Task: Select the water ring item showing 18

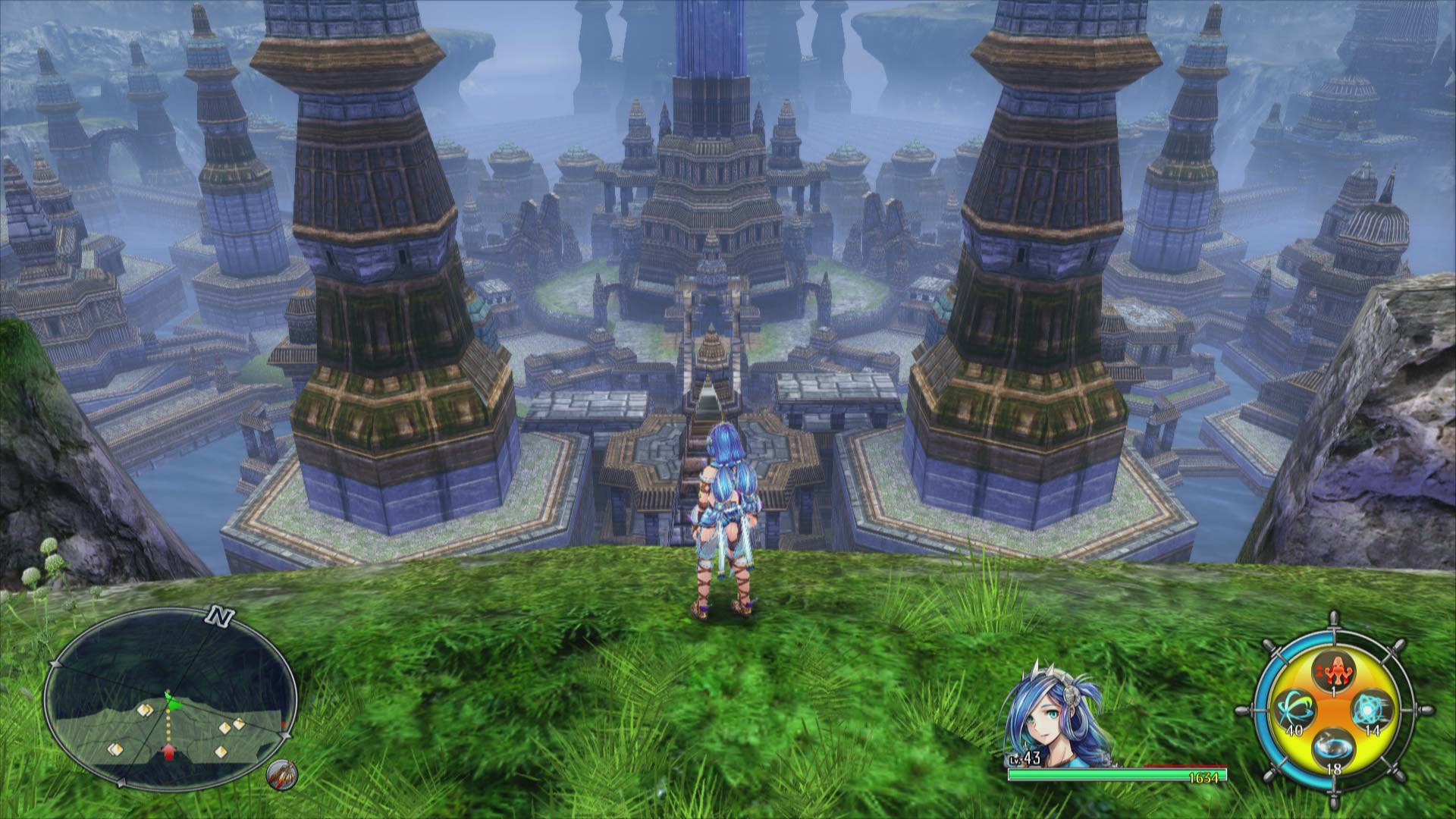Action: (x=1335, y=746)
